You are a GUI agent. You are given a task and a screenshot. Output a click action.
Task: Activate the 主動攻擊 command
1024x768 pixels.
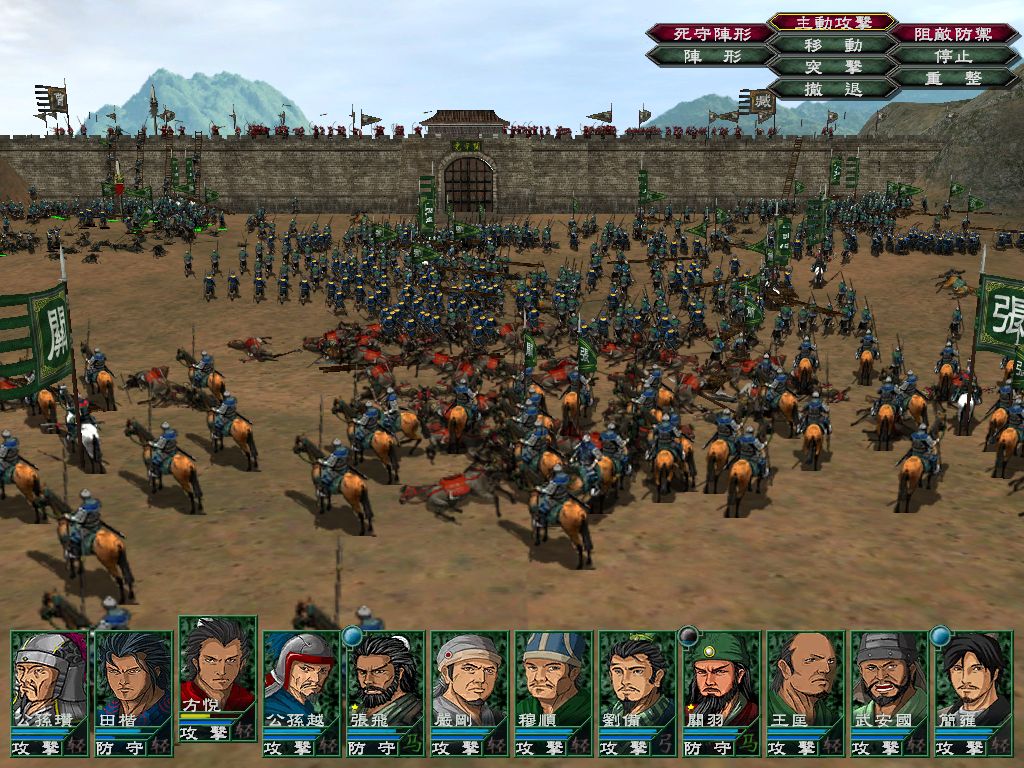(833, 22)
